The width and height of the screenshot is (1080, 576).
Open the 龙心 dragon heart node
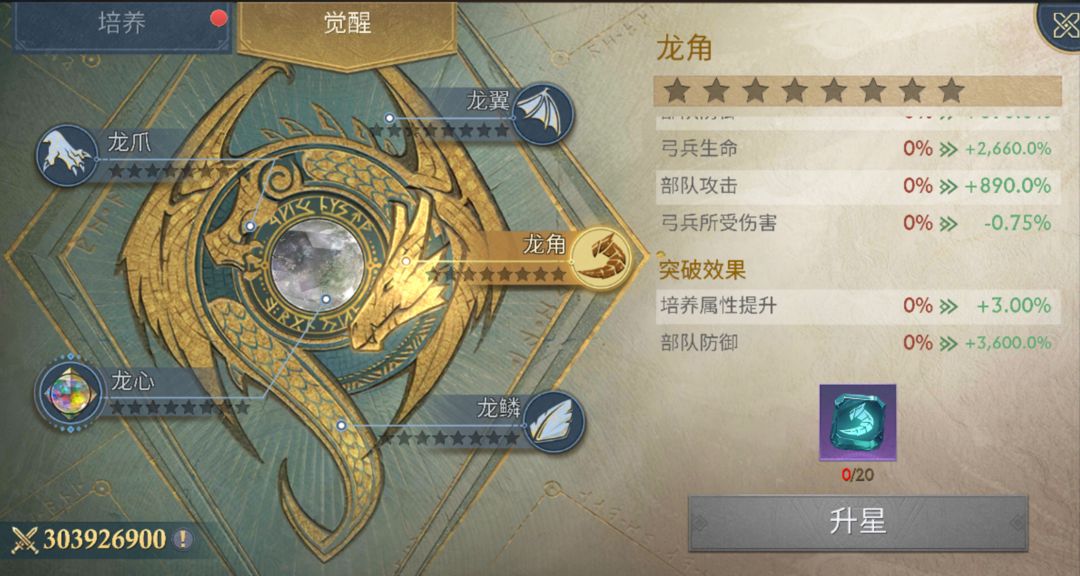(70, 391)
